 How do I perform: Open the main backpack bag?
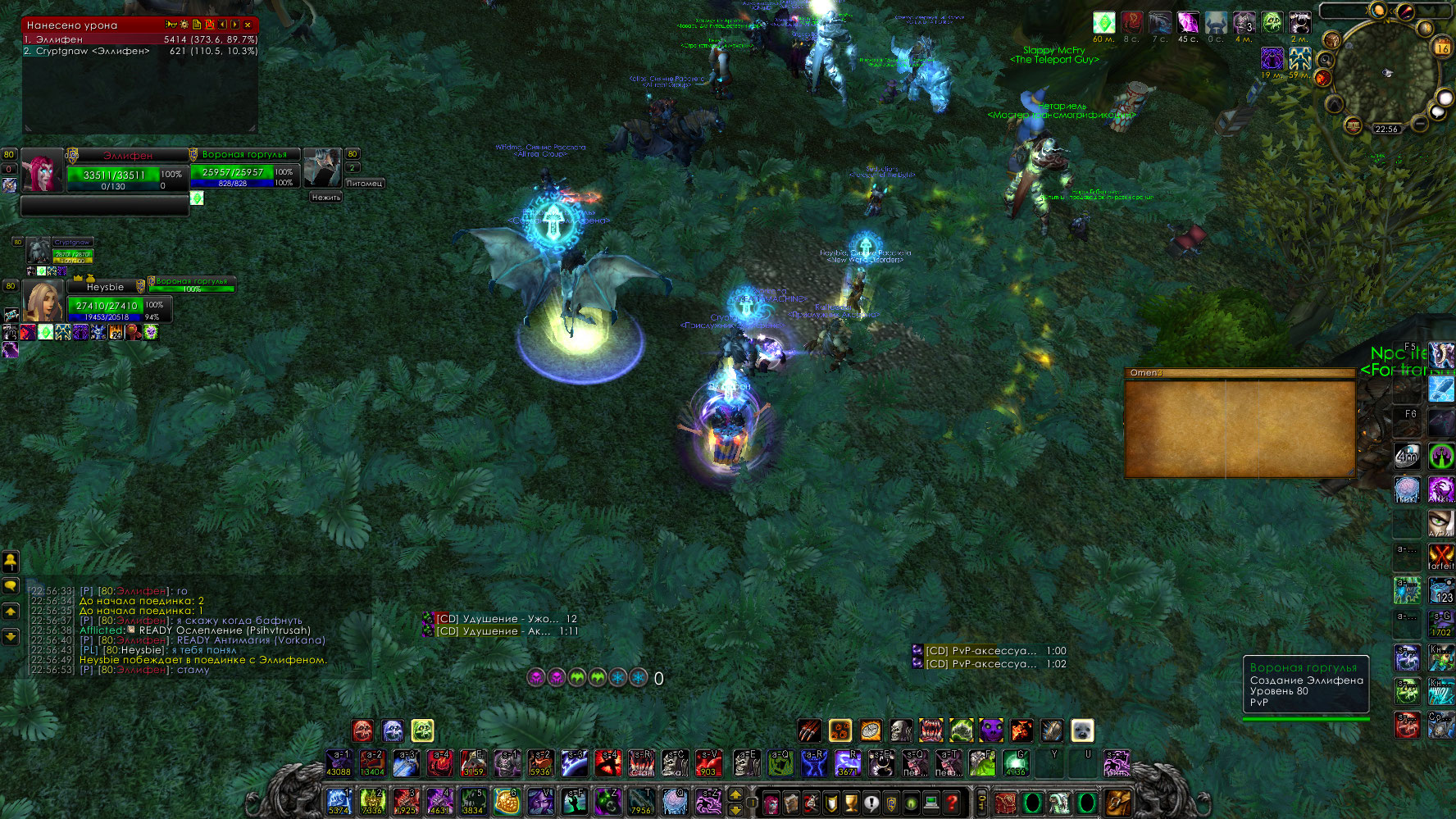click(x=1118, y=802)
